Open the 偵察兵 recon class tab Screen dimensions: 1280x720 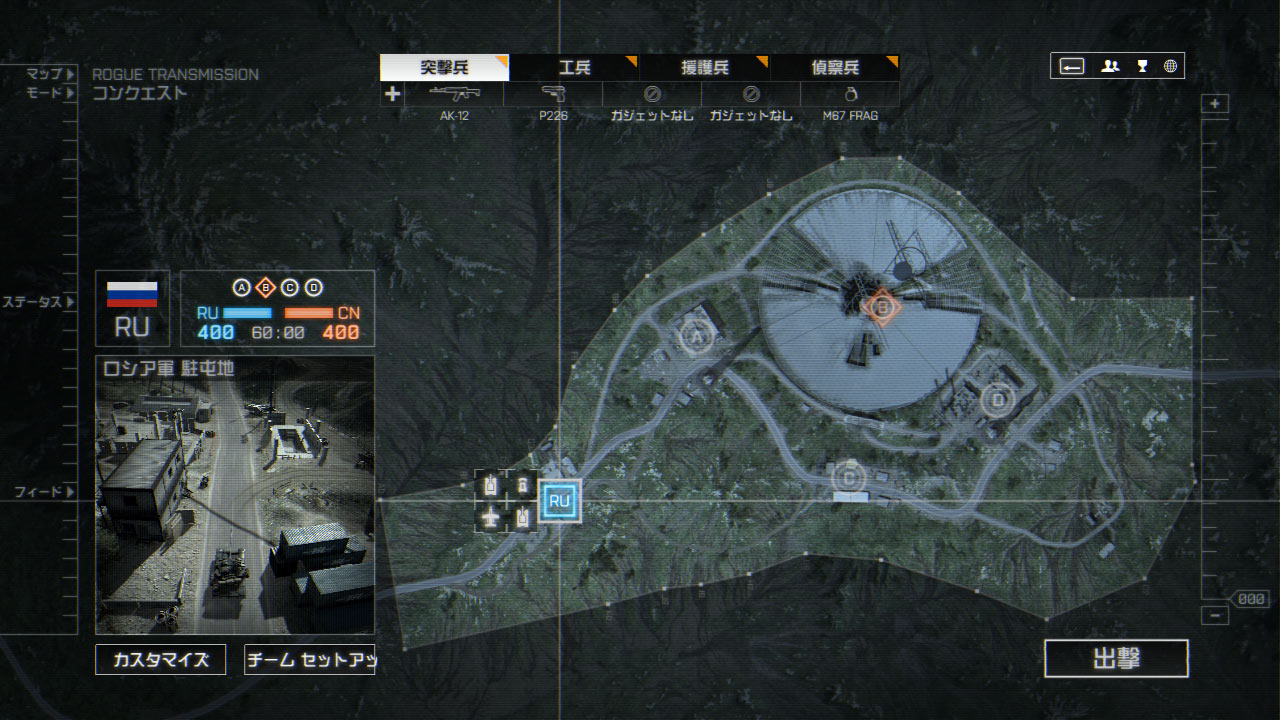coord(834,68)
